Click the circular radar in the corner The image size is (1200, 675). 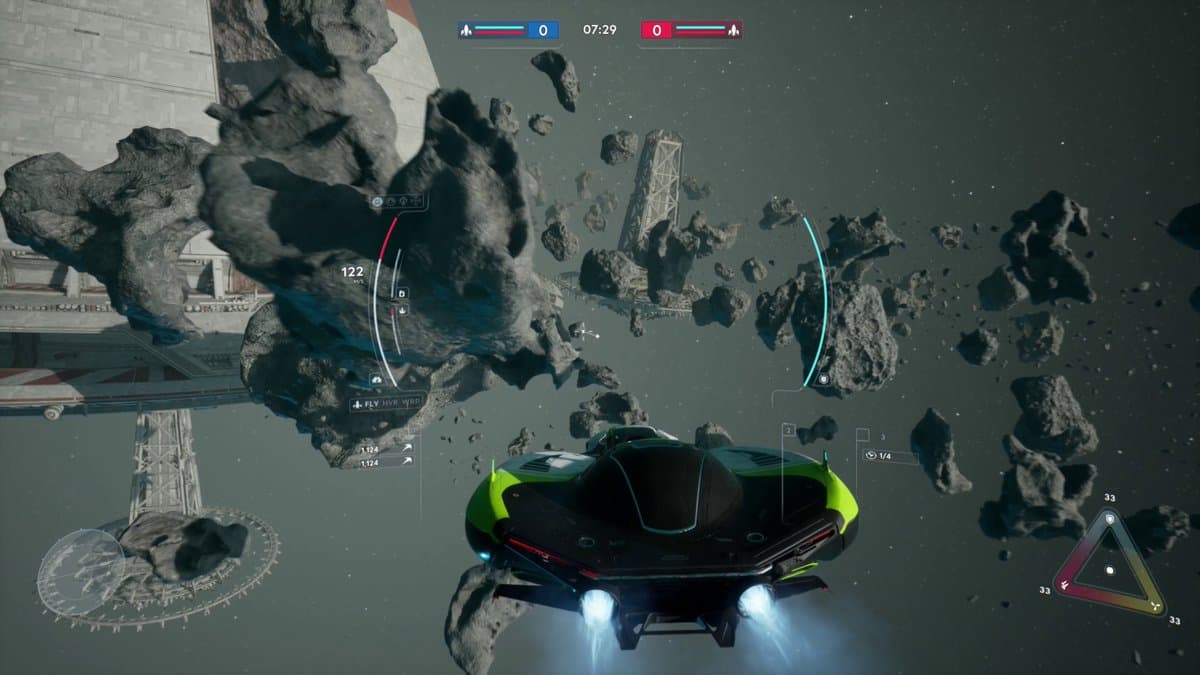[x=81, y=572]
